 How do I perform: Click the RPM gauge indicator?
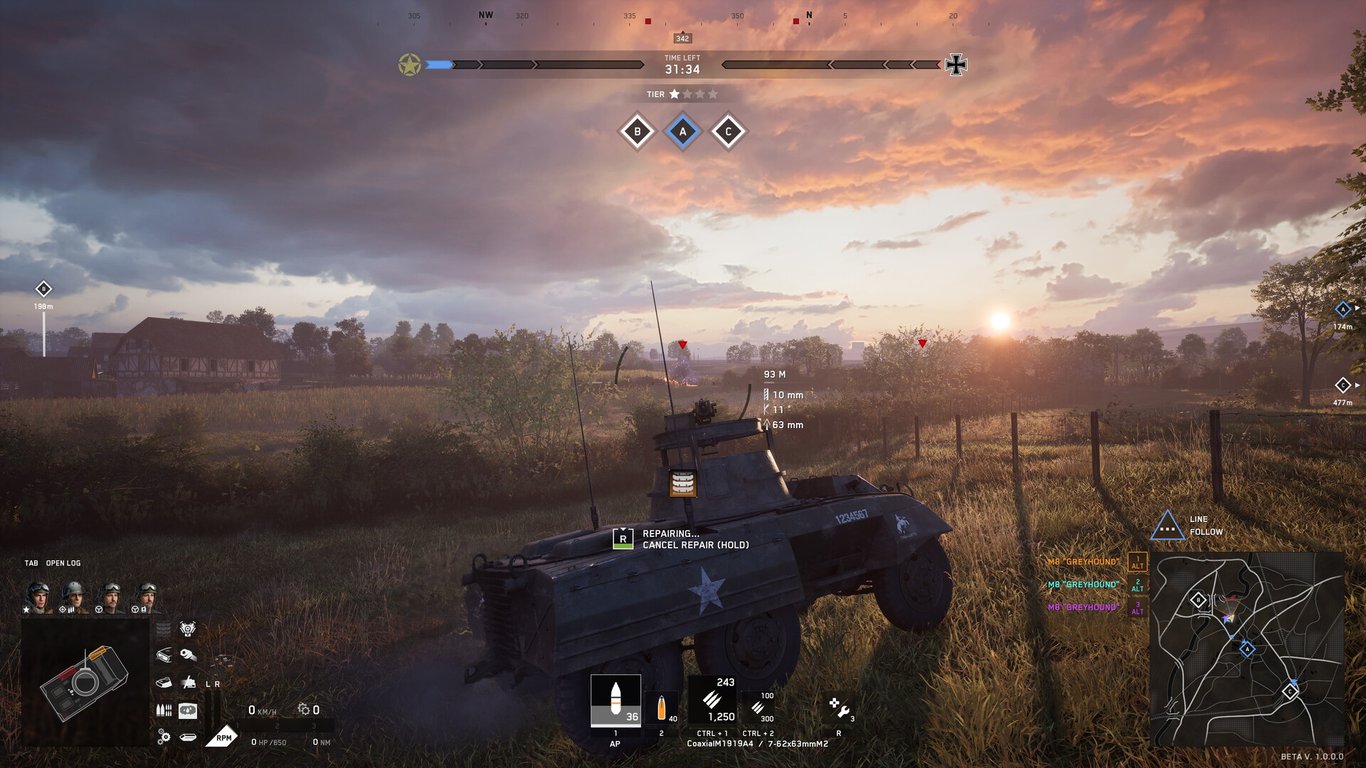point(225,737)
